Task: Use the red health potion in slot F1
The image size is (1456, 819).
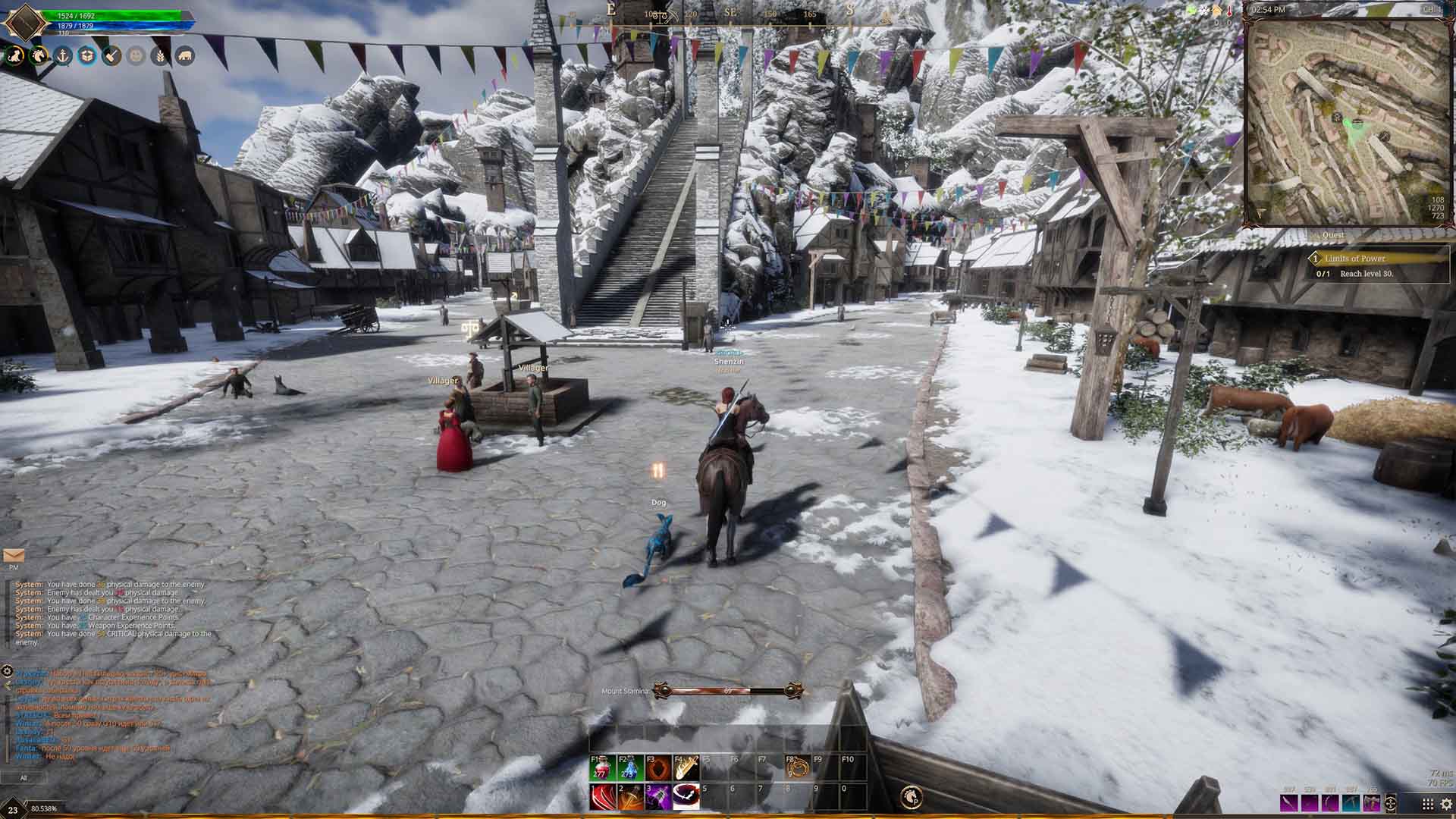Action: pyautogui.click(x=601, y=768)
